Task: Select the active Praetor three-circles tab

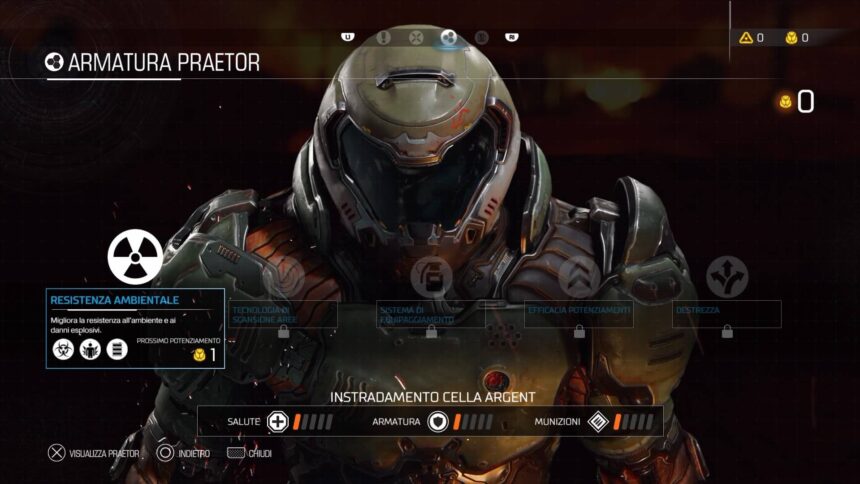Action: (448, 38)
